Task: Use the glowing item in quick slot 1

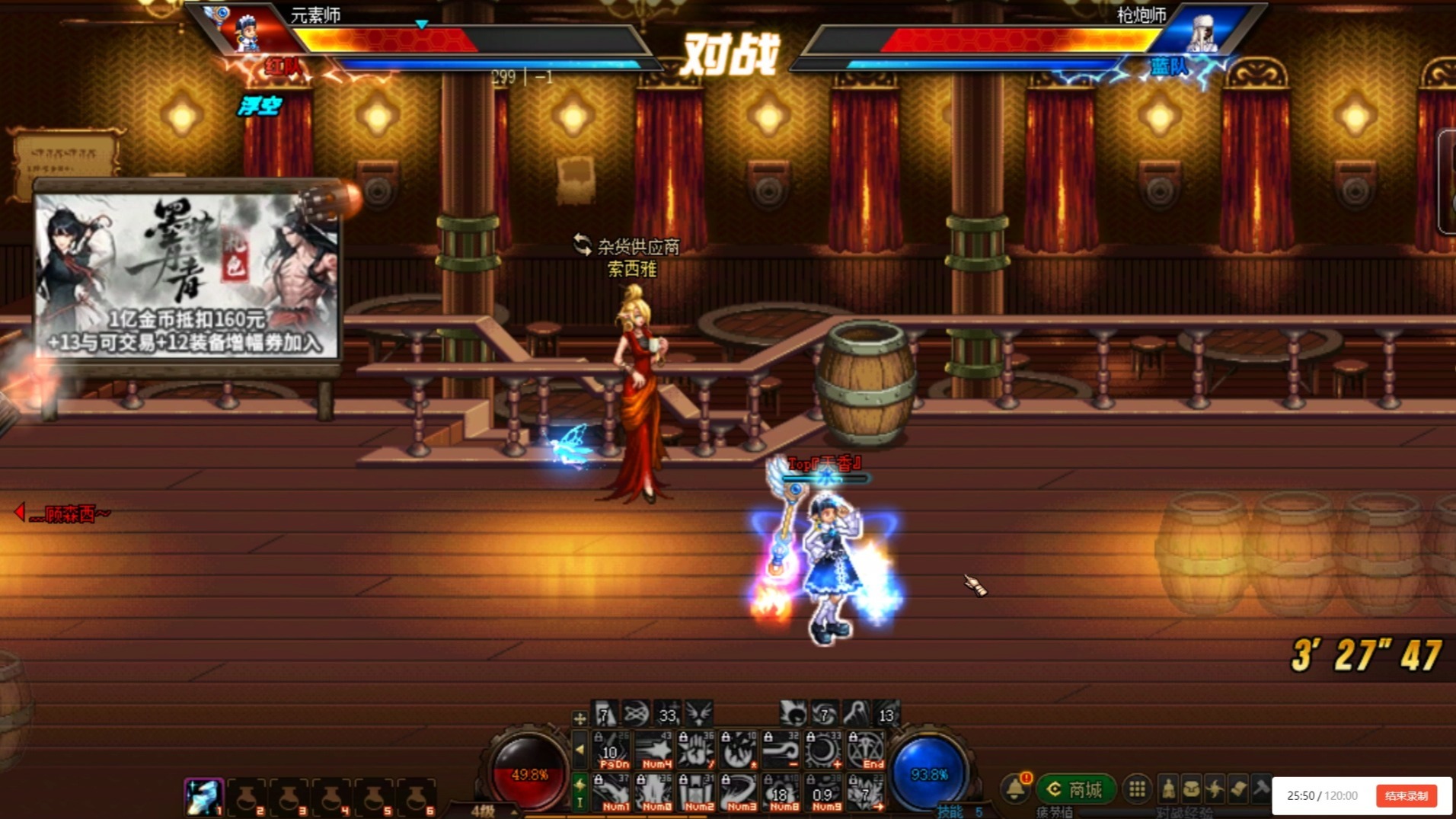Action: click(203, 797)
